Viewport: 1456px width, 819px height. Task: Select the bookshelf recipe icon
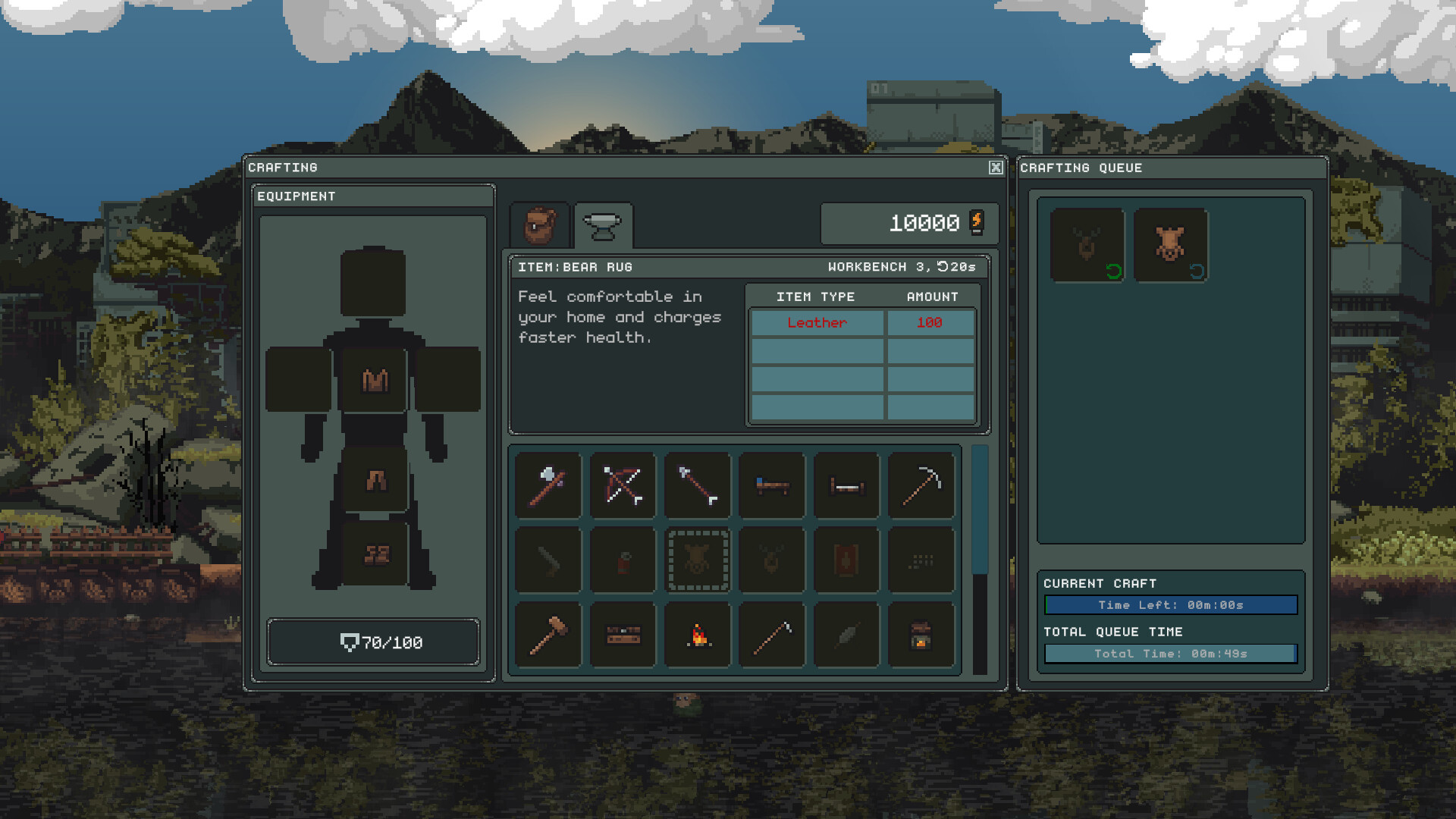tap(622, 635)
